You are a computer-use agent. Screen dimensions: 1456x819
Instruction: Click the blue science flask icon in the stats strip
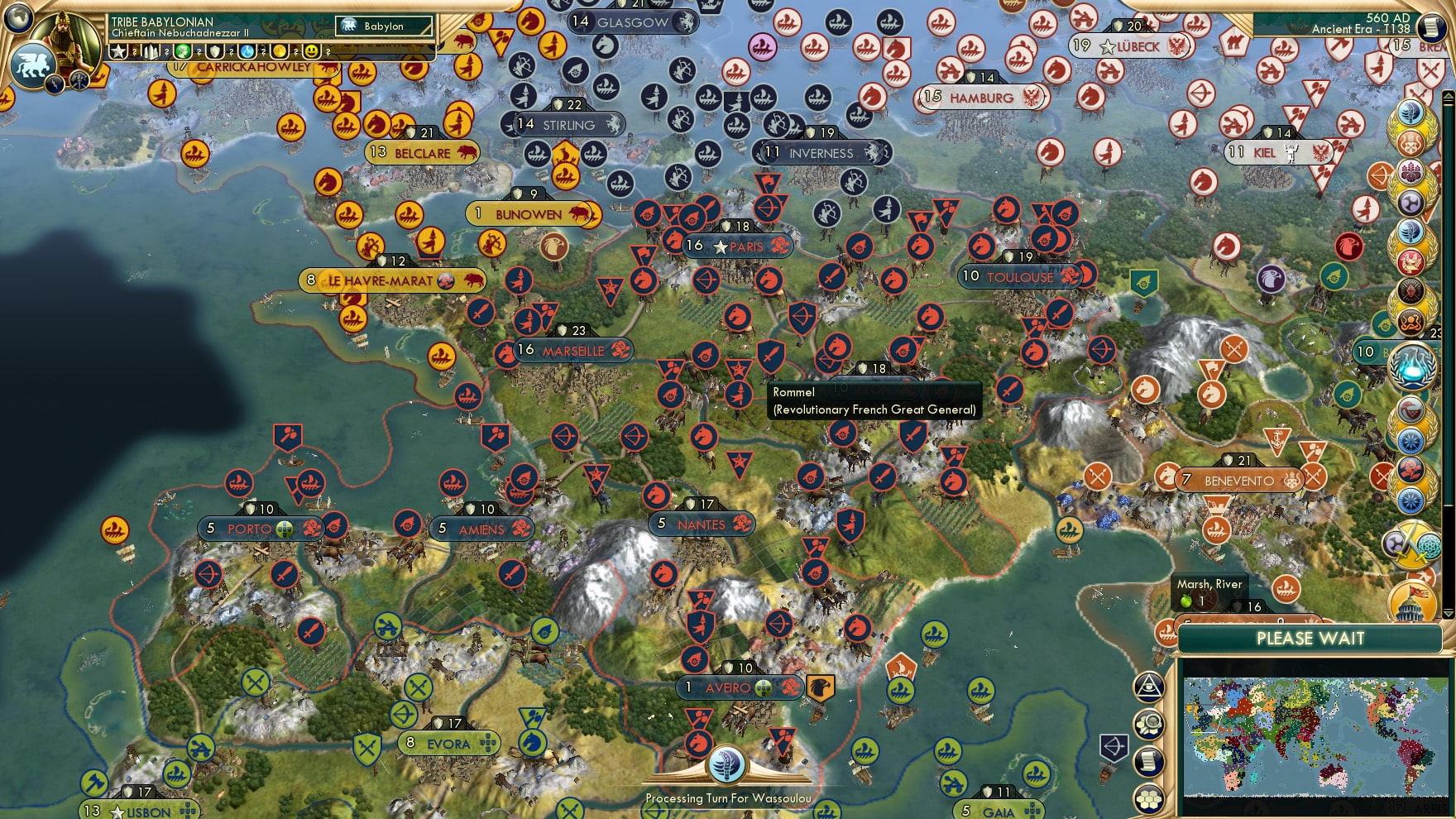[247, 50]
